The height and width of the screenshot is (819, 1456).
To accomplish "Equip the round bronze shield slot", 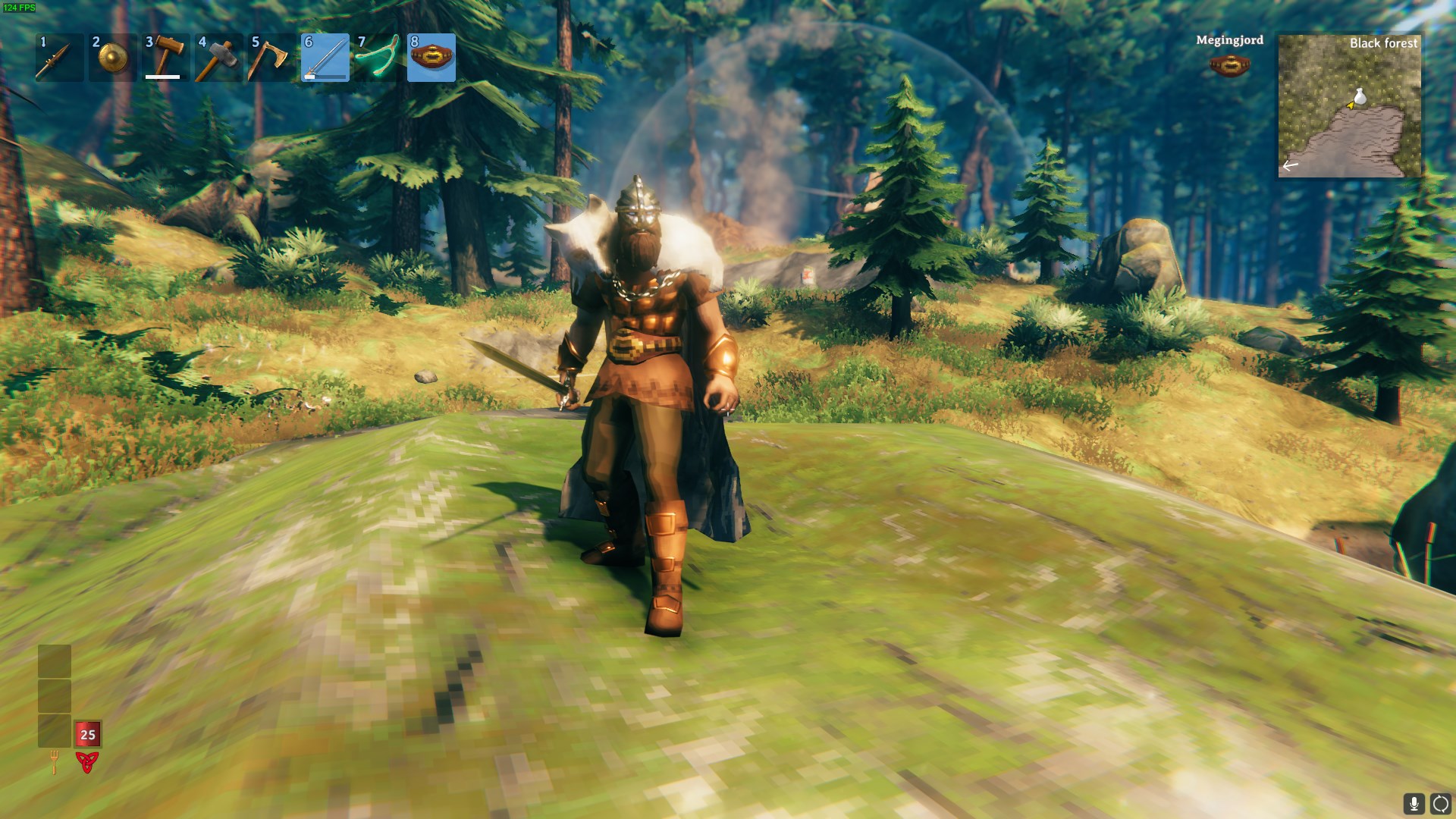I will pyautogui.click(x=113, y=58).
